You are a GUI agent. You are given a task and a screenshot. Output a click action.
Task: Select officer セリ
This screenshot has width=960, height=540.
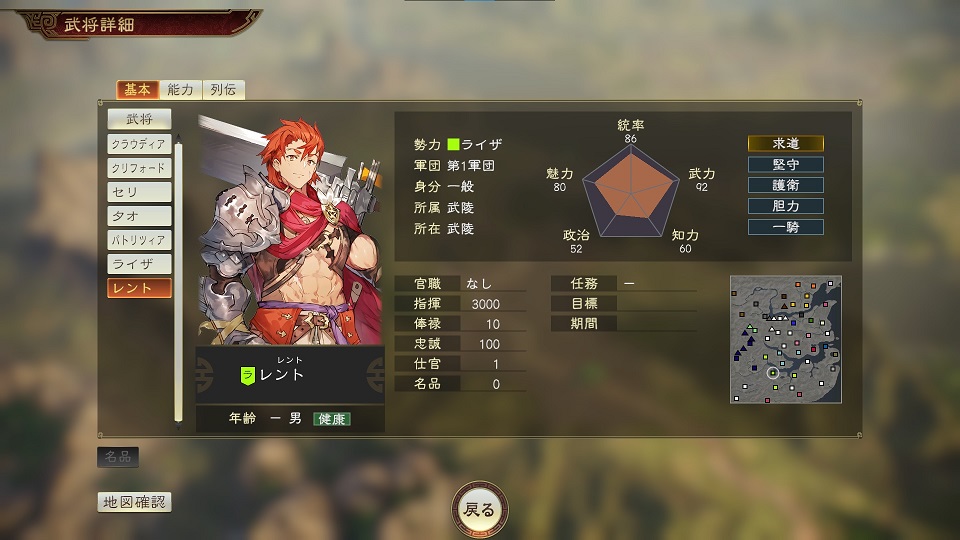coord(139,192)
